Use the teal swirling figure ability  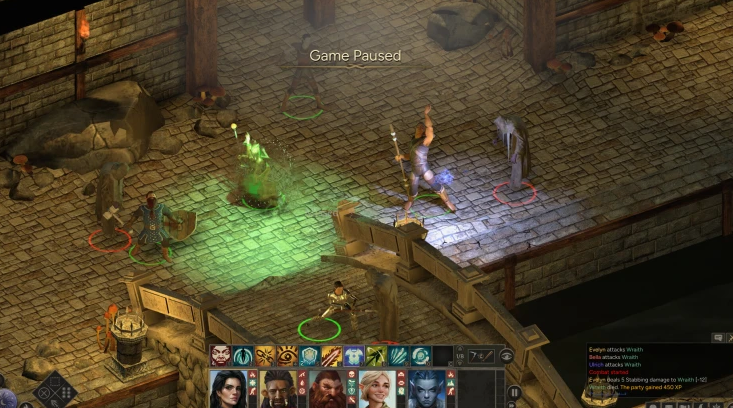(x=243, y=356)
